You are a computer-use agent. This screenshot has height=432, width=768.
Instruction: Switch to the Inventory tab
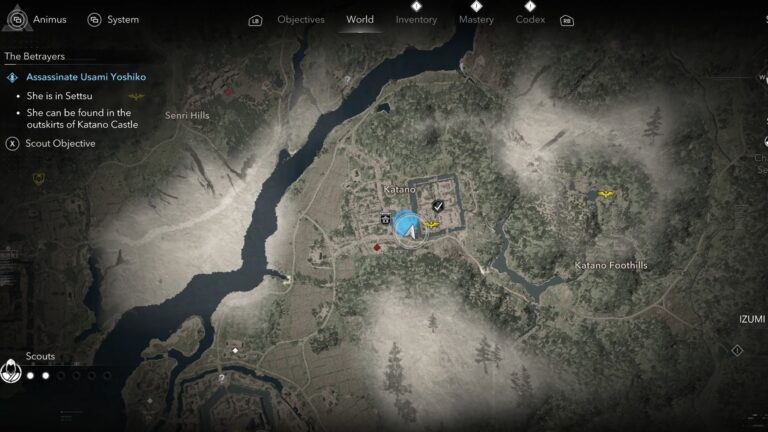coord(416,19)
